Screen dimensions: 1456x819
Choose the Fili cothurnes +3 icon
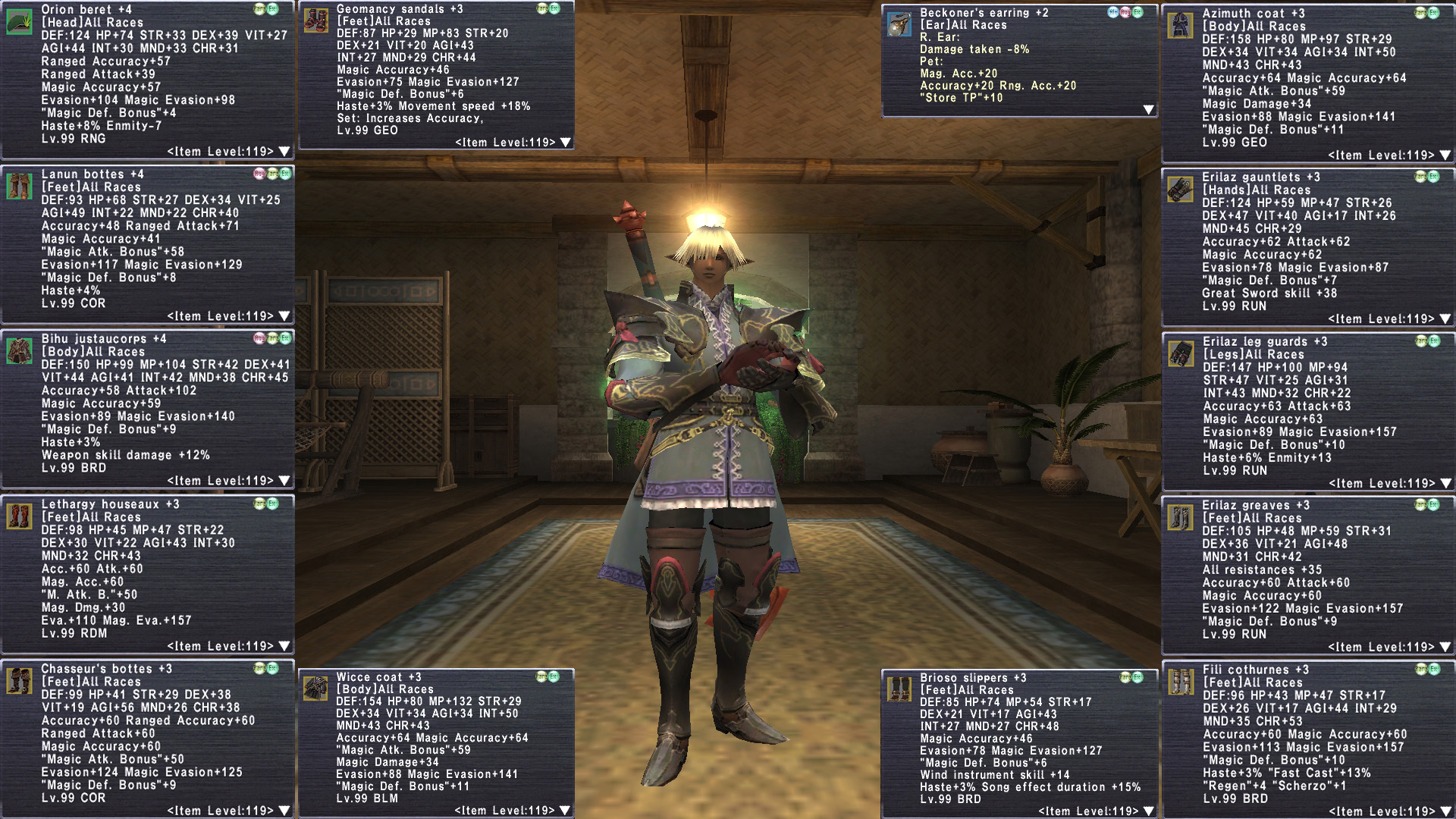click(x=1180, y=682)
